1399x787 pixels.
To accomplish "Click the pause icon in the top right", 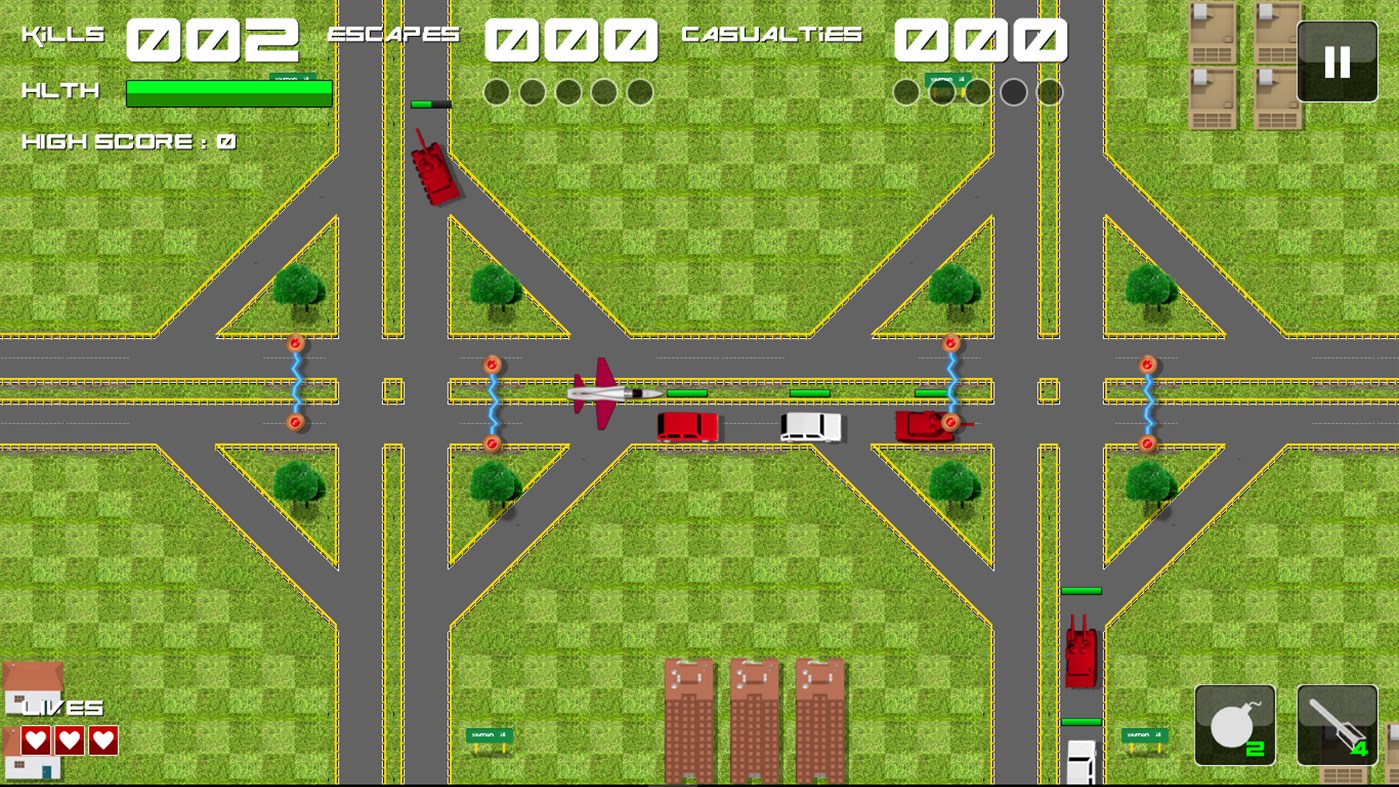I will [1336, 62].
